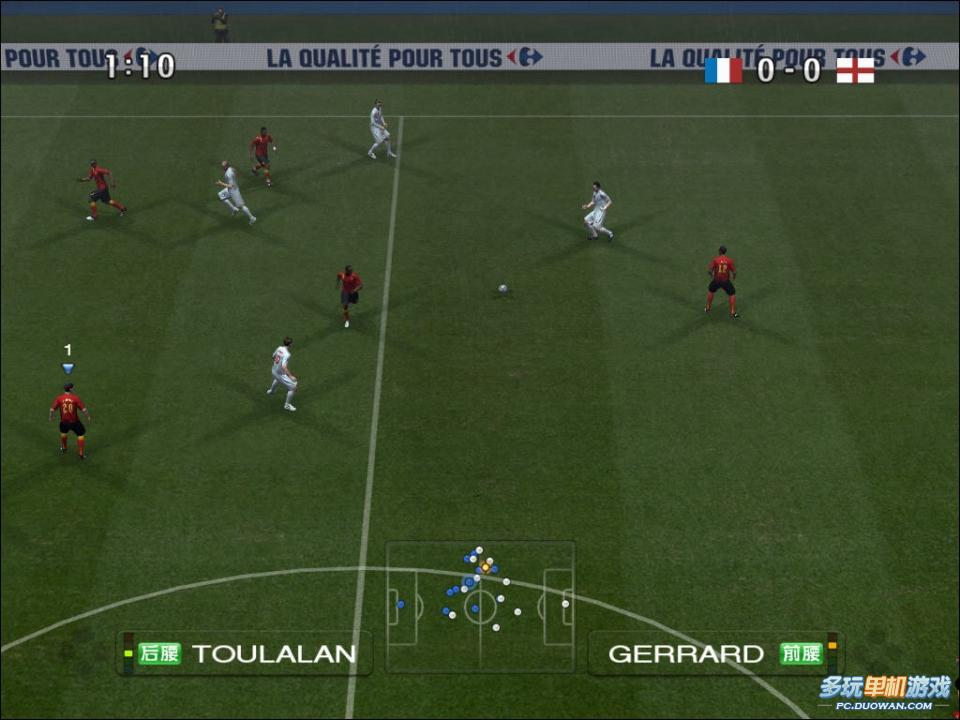This screenshot has height=720, width=960.
Task: Click the France flag icon
Action: pyautogui.click(x=723, y=70)
